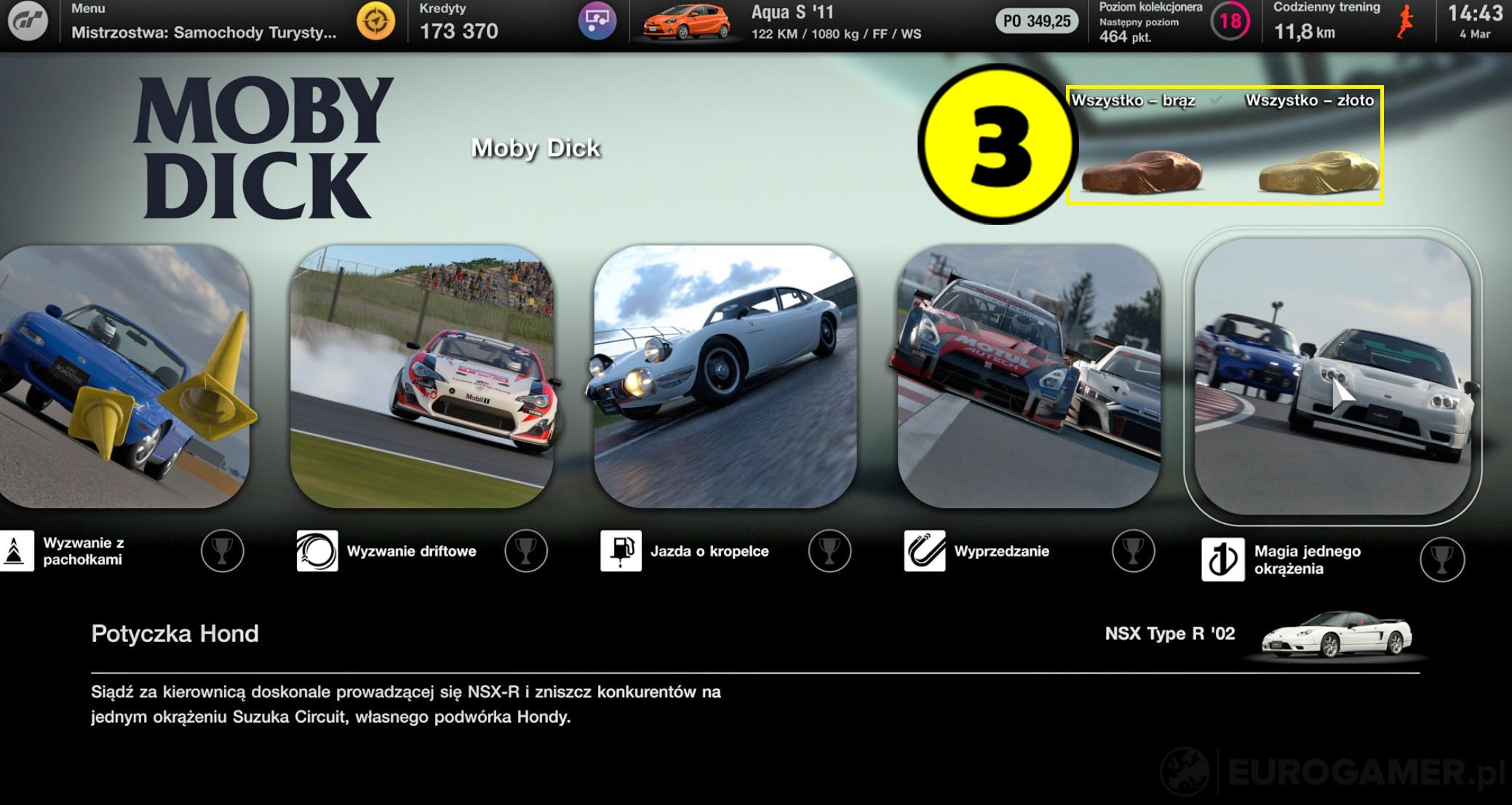Click the Gran Turismo logo menu icon
The image size is (1512, 805).
tap(28, 22)
